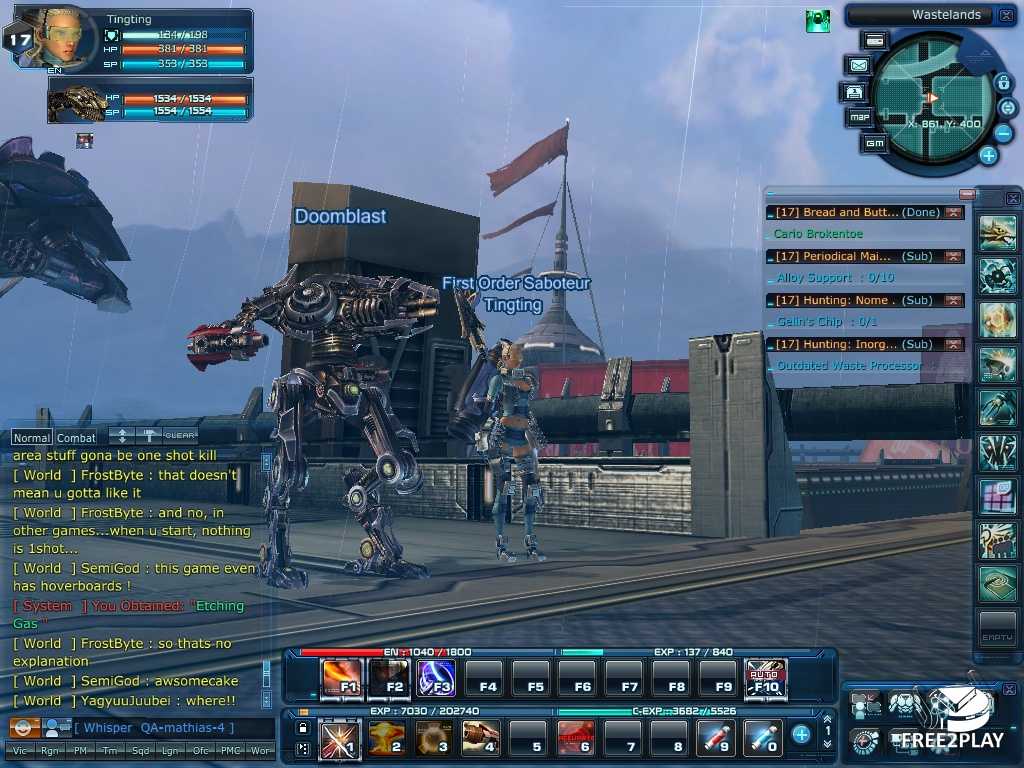Close the Wastelands minimap panel
Screen dimensions: 1024x768
coord(1005,15)
